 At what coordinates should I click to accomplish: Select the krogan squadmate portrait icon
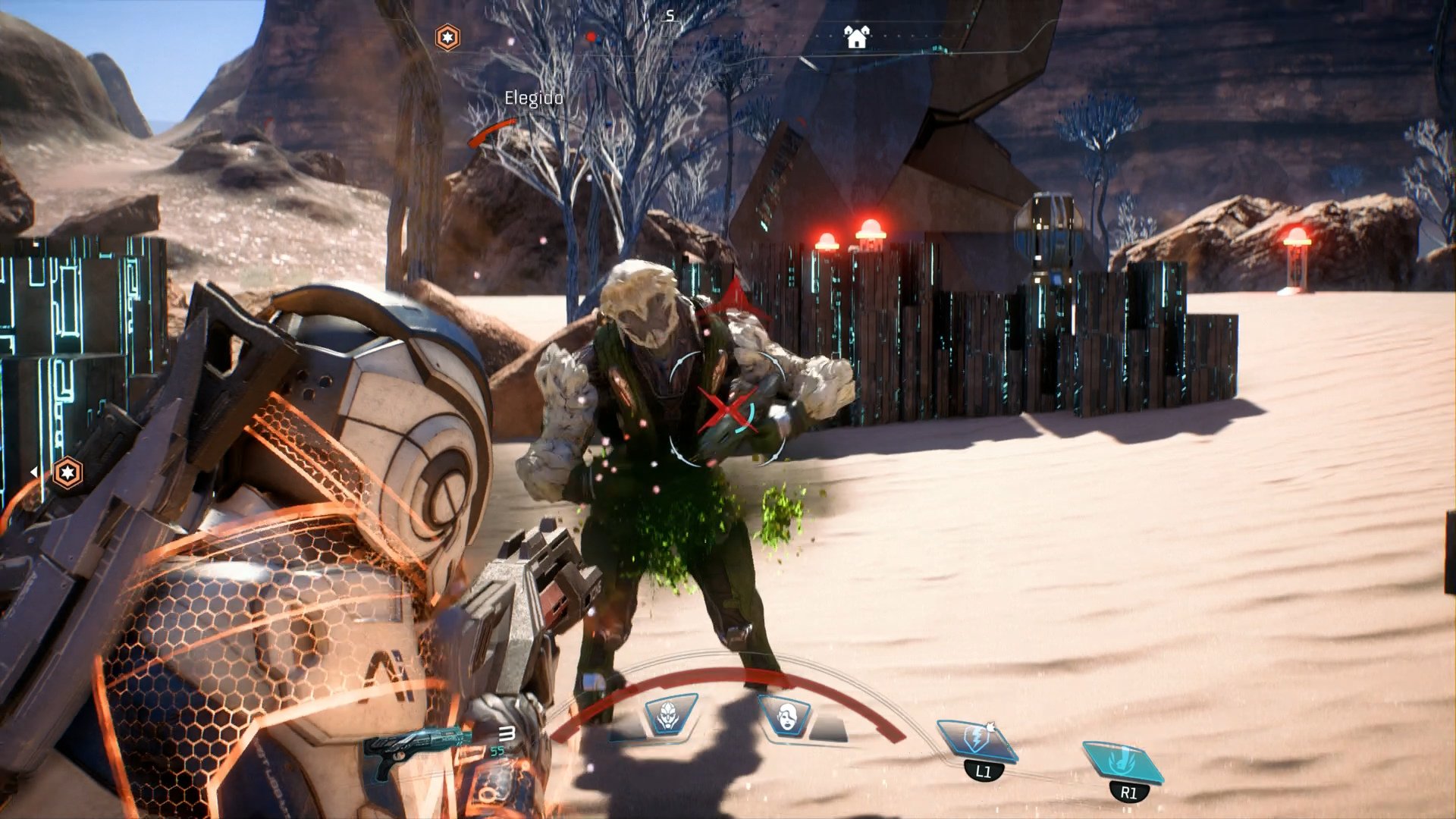(668, 715)
